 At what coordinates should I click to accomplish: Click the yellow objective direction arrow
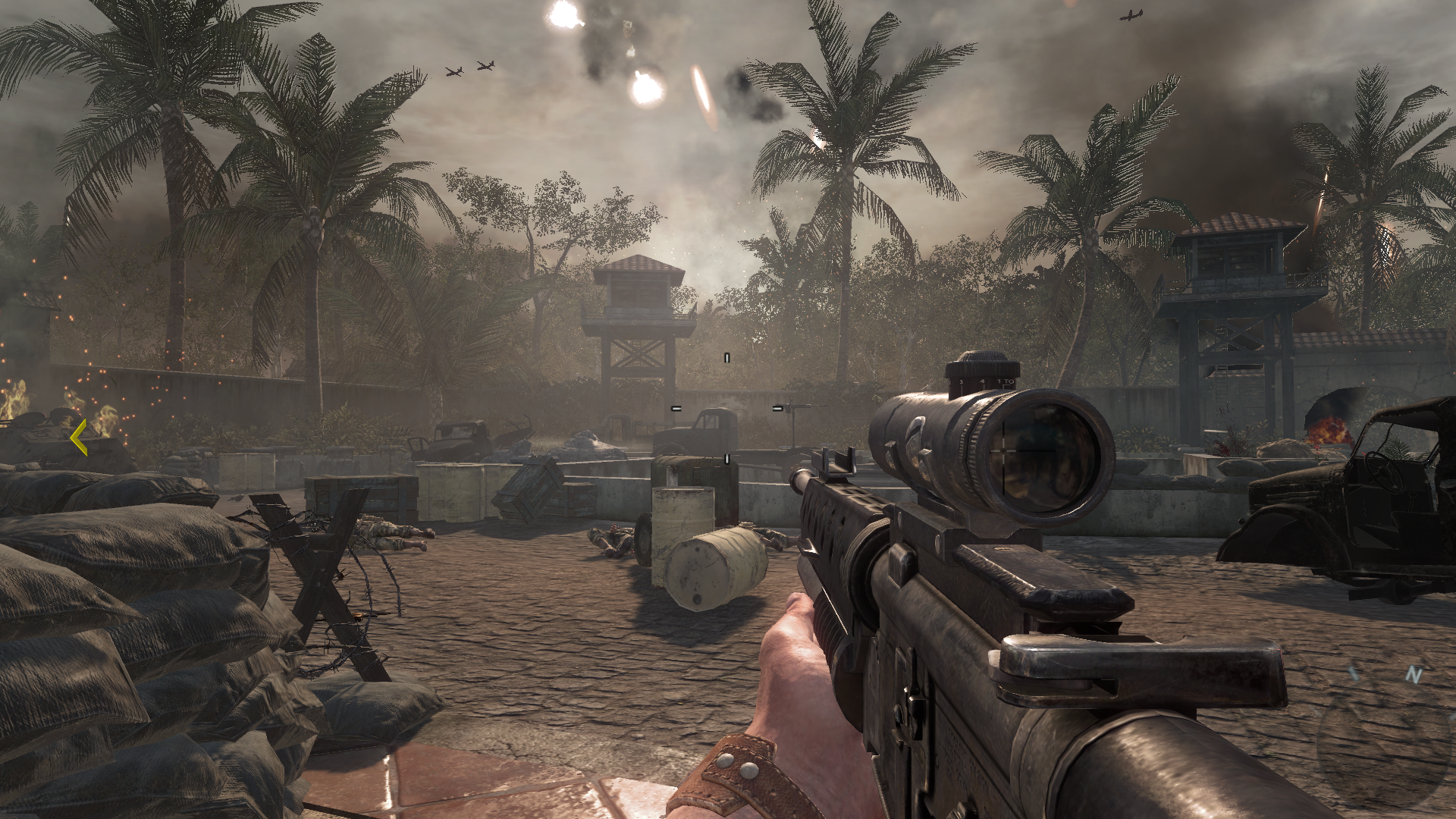pyautogui.click(x=79, y=438)
